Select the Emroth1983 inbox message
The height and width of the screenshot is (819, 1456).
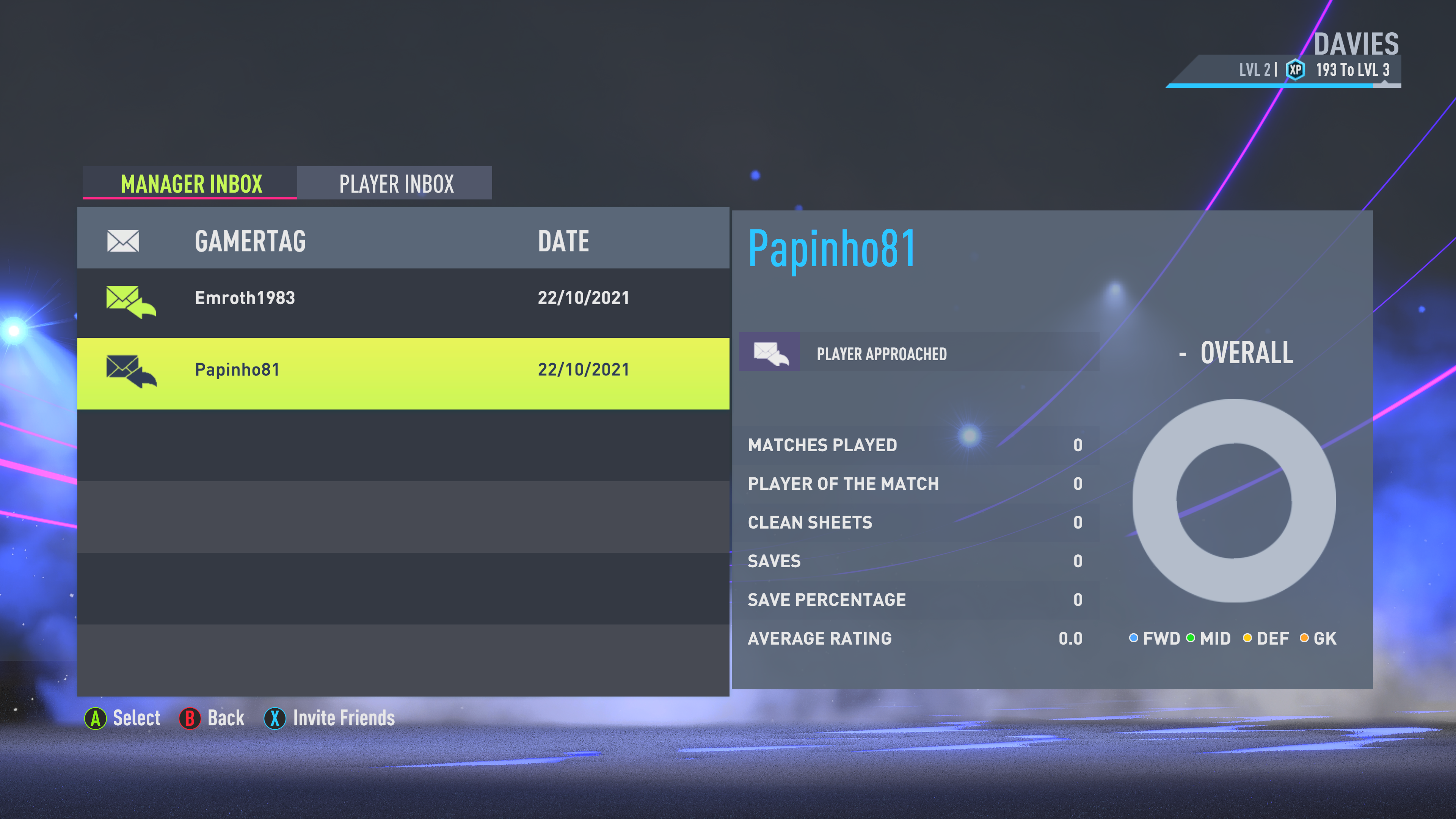point(402,298)
